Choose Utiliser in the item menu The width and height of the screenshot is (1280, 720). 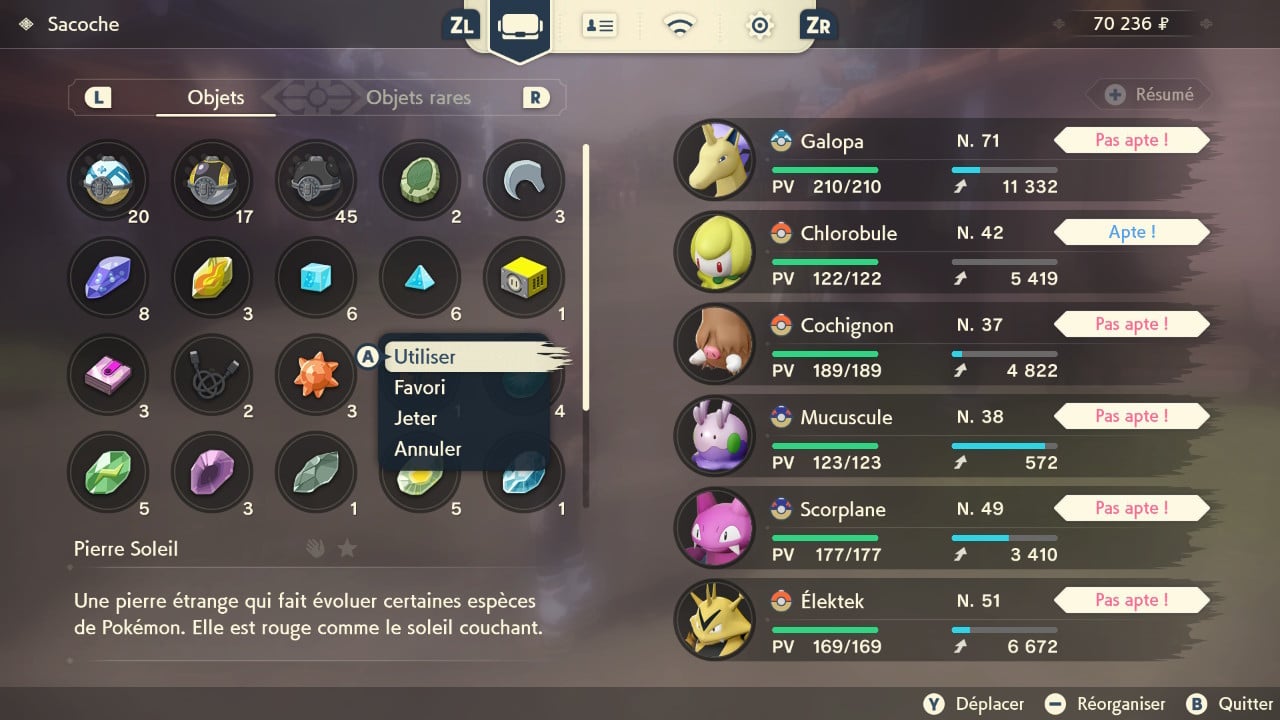pos(425,357)
